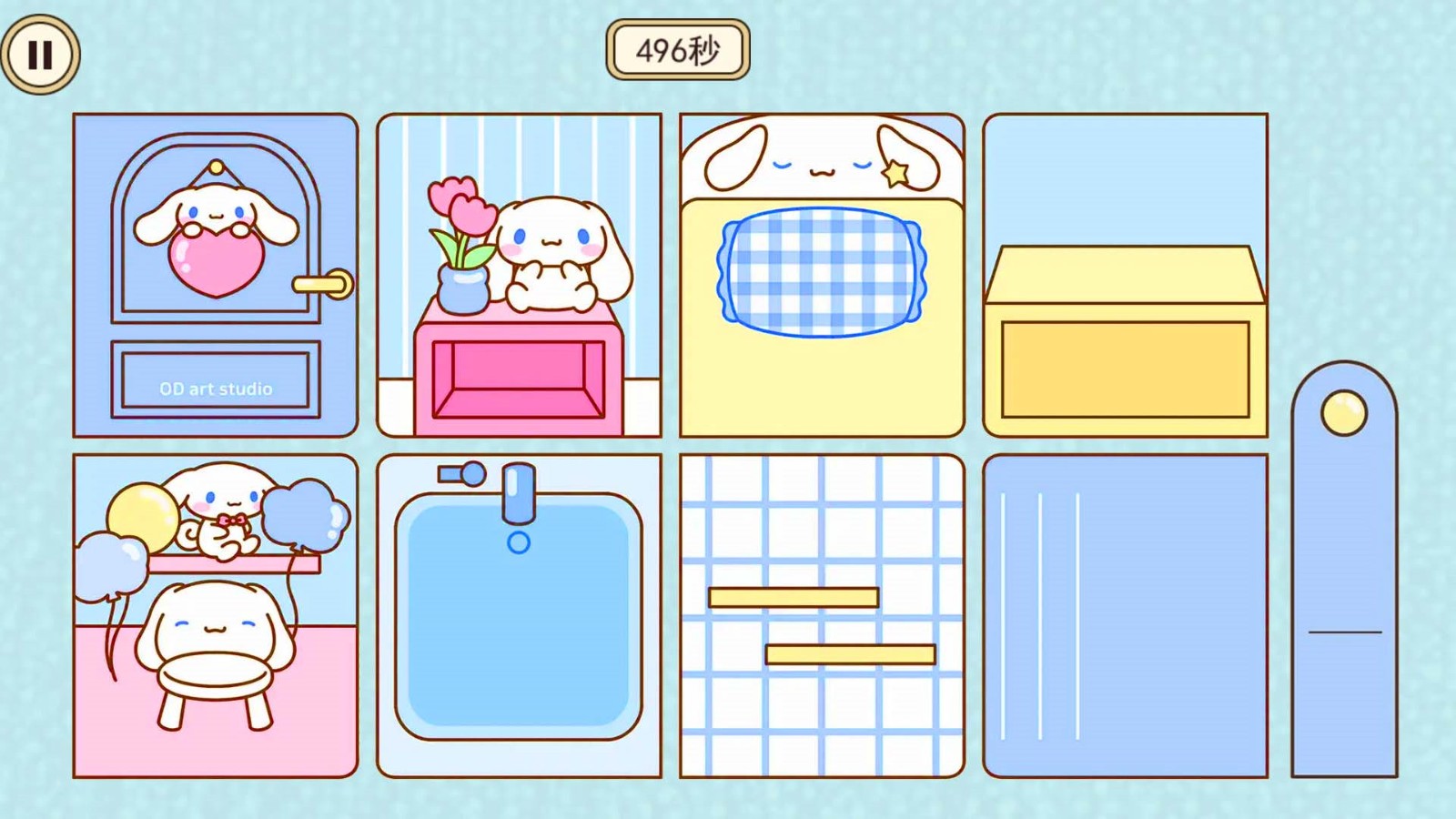Screen dimensions: 1456x819
Task: Choose the grid tile with yellow shelves
Action: [x=822, y=616]
